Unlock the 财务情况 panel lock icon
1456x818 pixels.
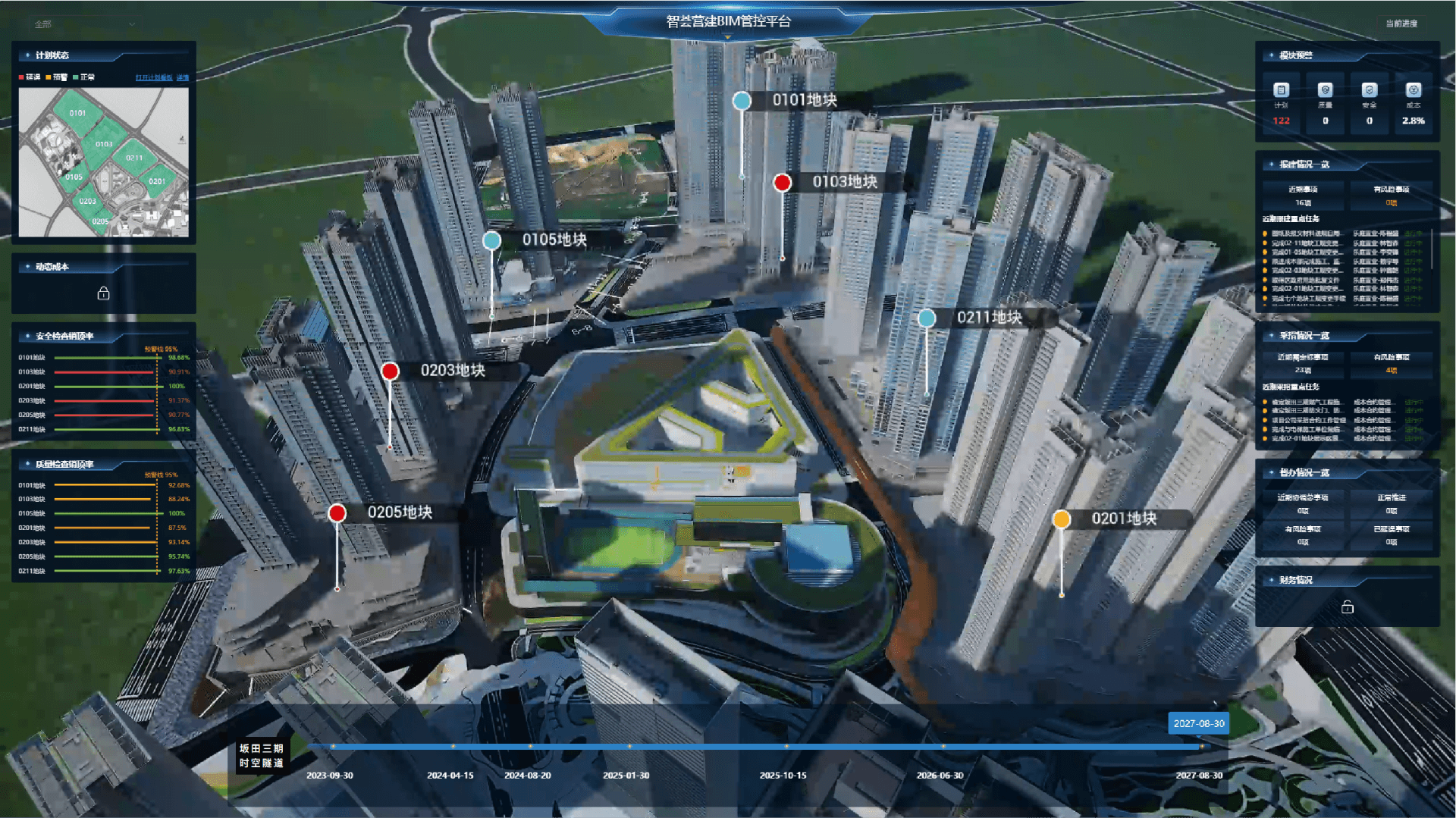1348,607
